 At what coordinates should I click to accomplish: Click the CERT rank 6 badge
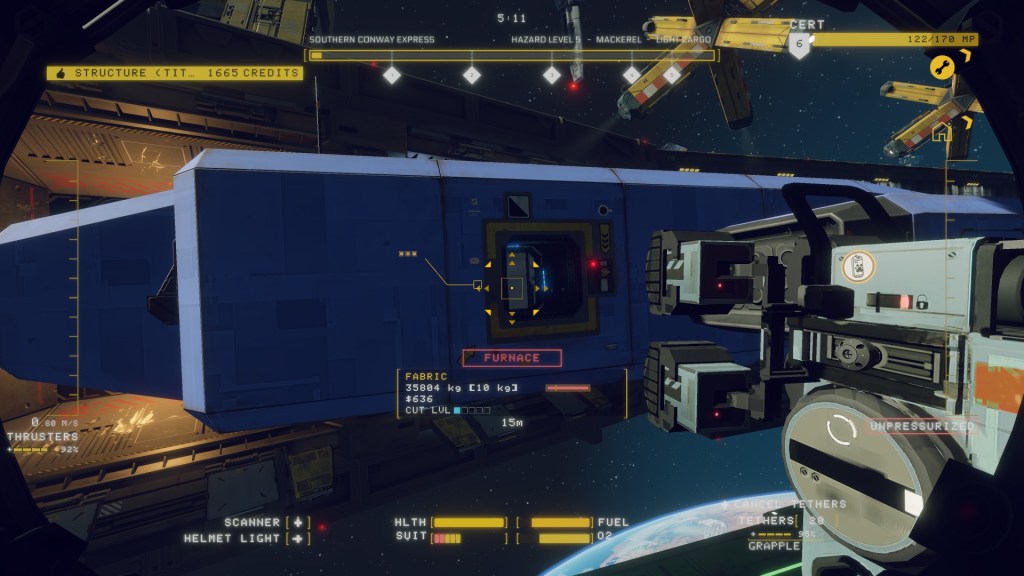(x=798, y=46)
